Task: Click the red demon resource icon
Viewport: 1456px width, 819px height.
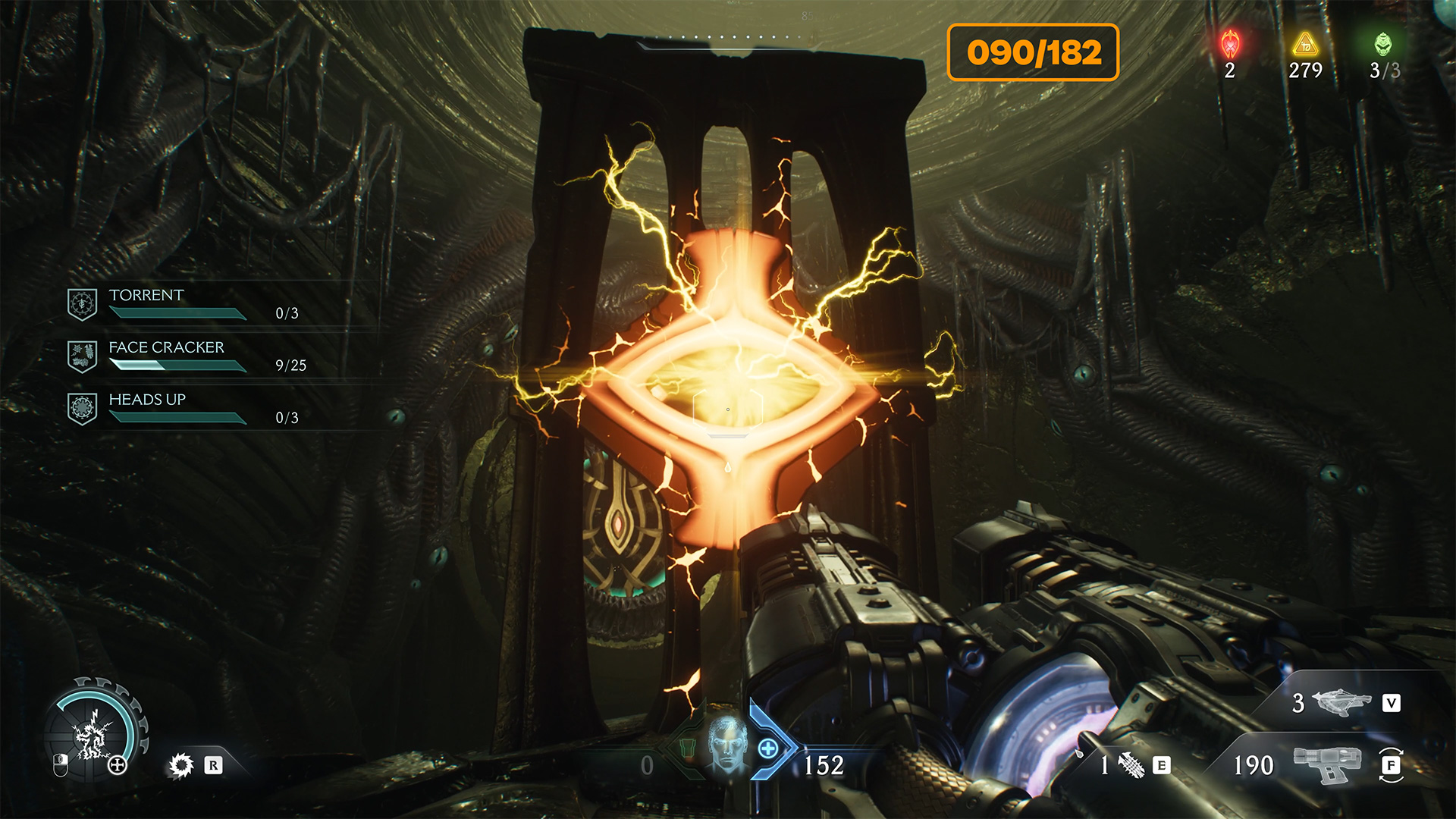Action: point(1230,45)
